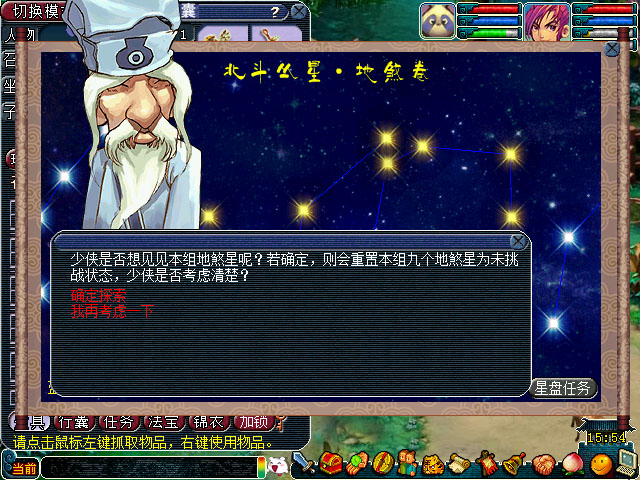This screenshot has width=640, height=480.
Task: Click the 当前 chat channel button
Action: (24, 467)
